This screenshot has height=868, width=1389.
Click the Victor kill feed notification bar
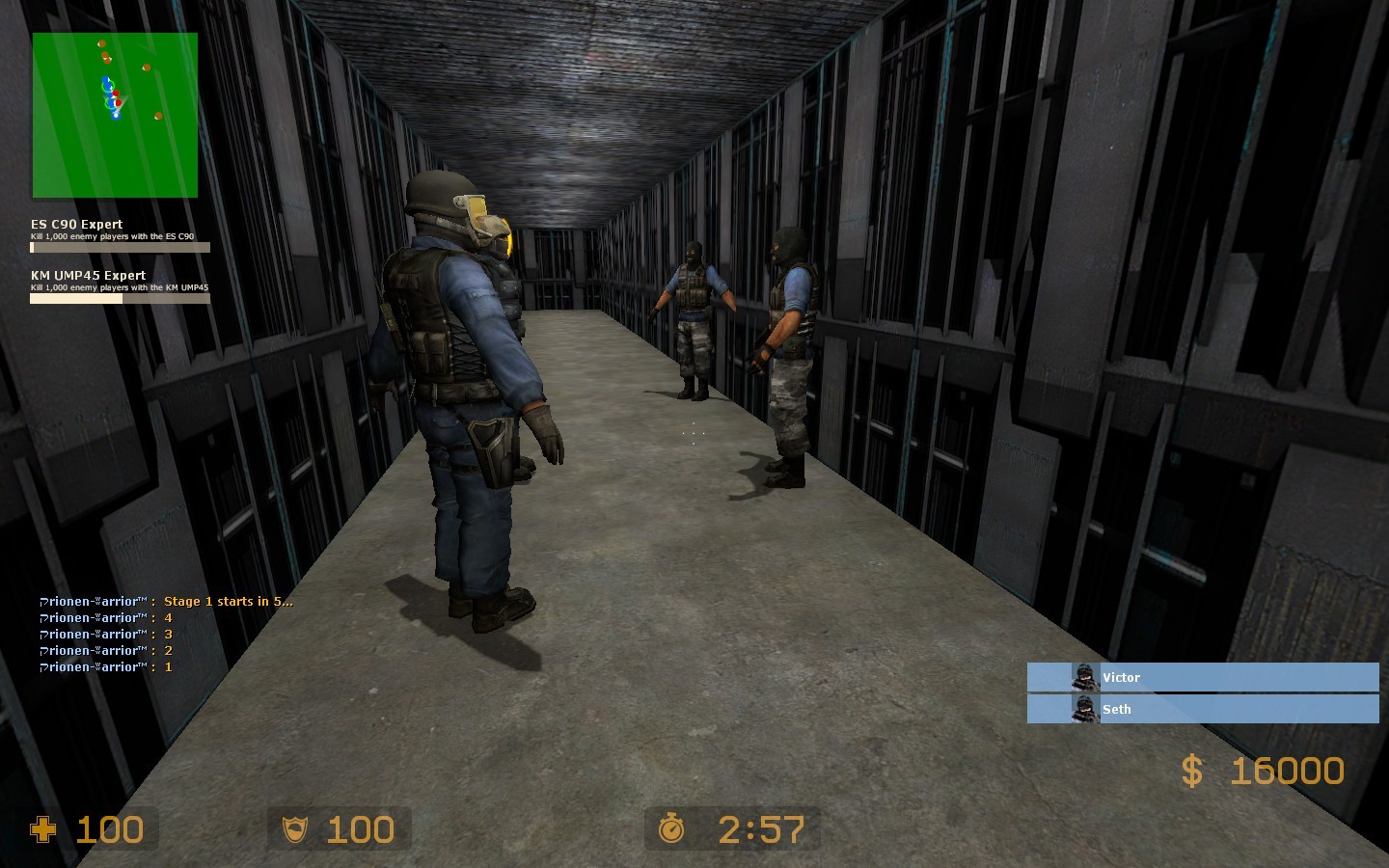coord(1203,677)
